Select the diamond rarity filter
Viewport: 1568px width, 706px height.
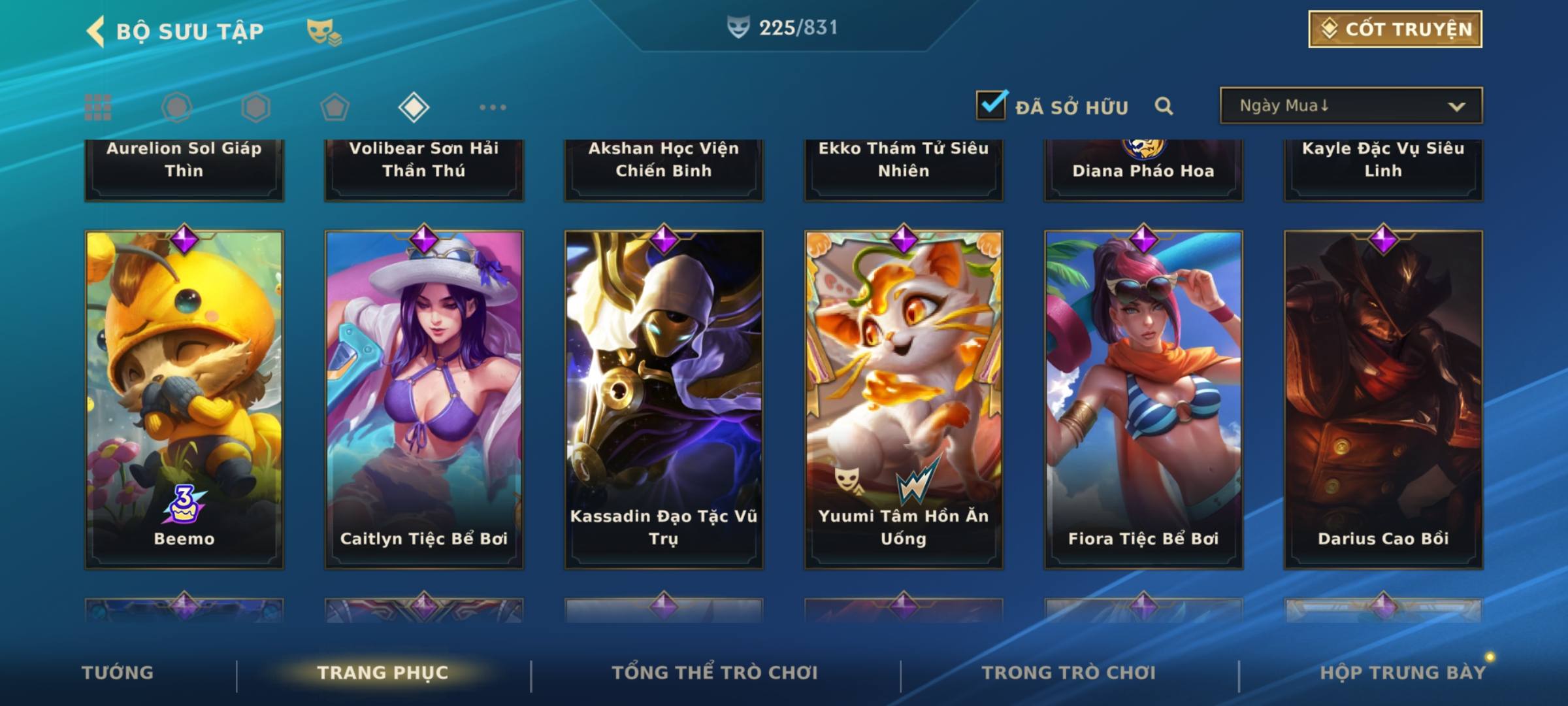point(414,107)
